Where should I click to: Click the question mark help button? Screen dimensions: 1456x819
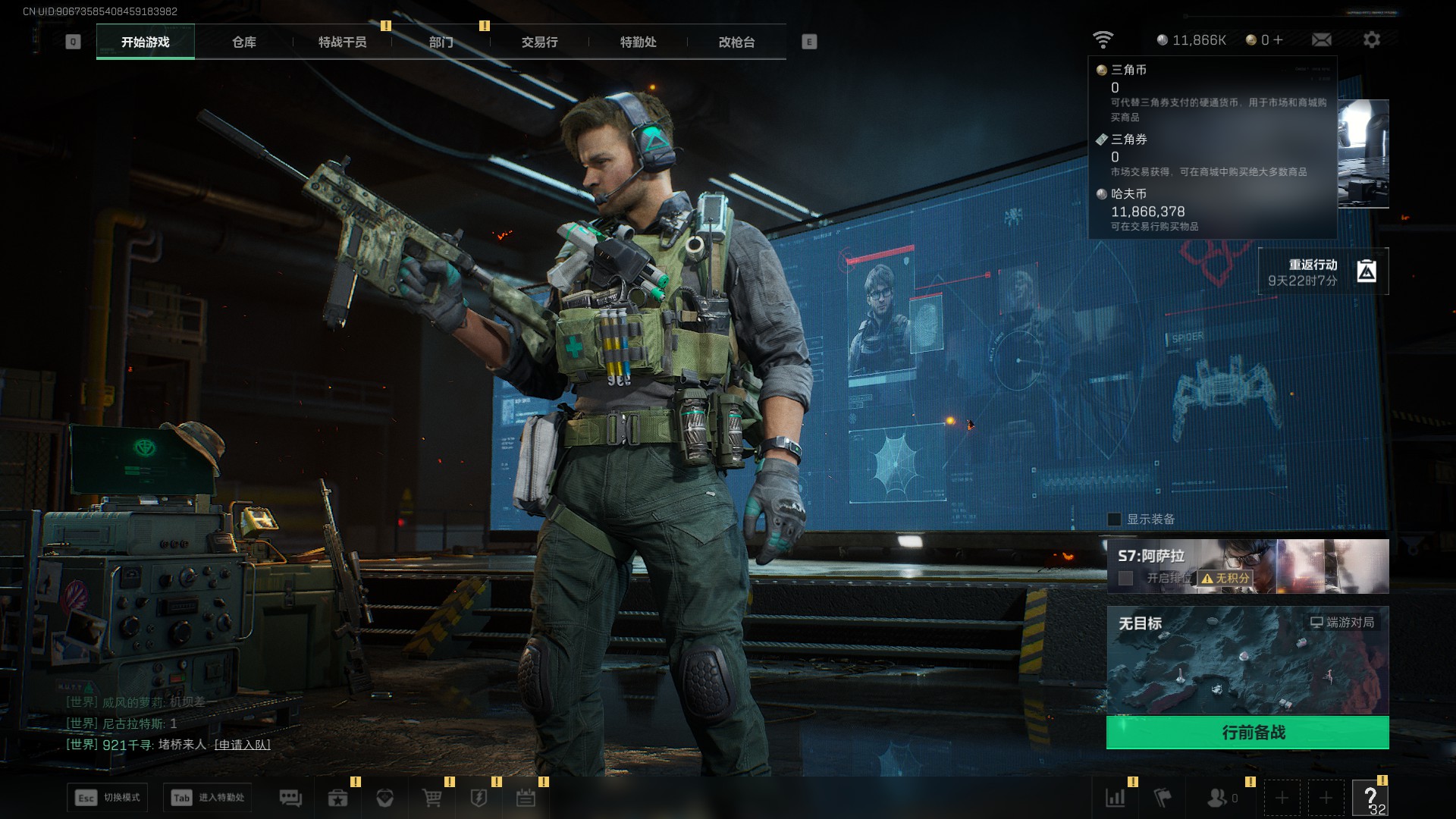(1370, 798)
